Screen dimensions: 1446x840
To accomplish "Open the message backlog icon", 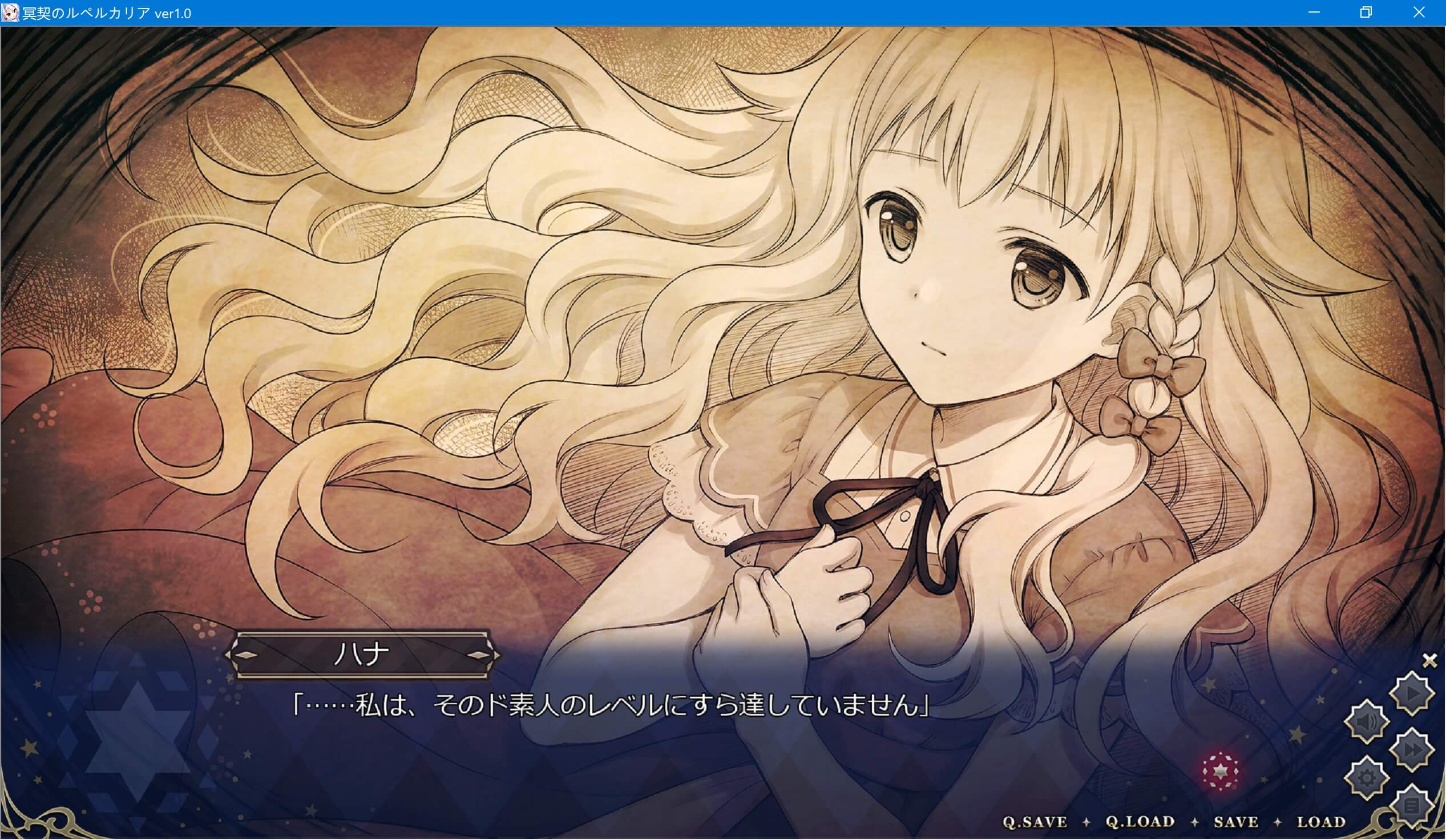I will (x=1412, y=805).
